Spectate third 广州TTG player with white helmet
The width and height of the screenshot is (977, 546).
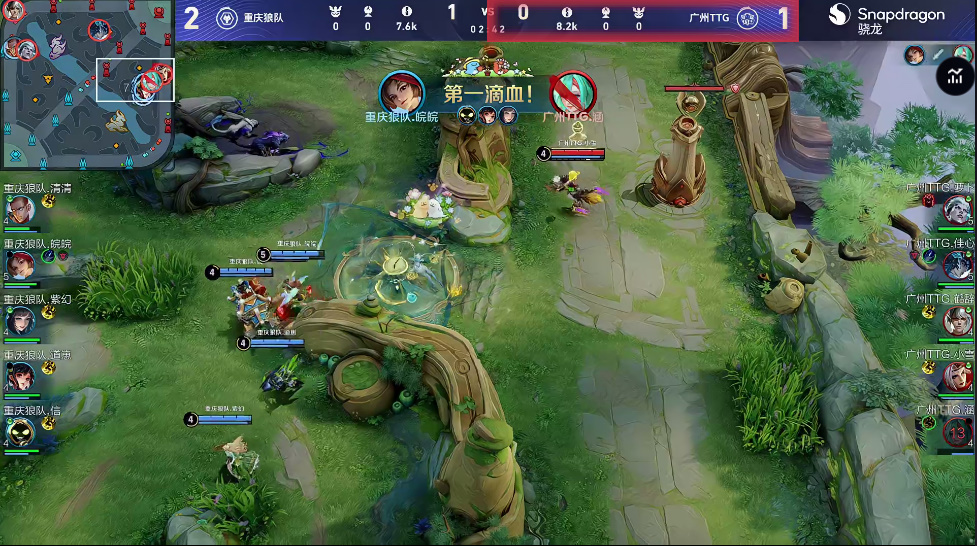point(957,320)
